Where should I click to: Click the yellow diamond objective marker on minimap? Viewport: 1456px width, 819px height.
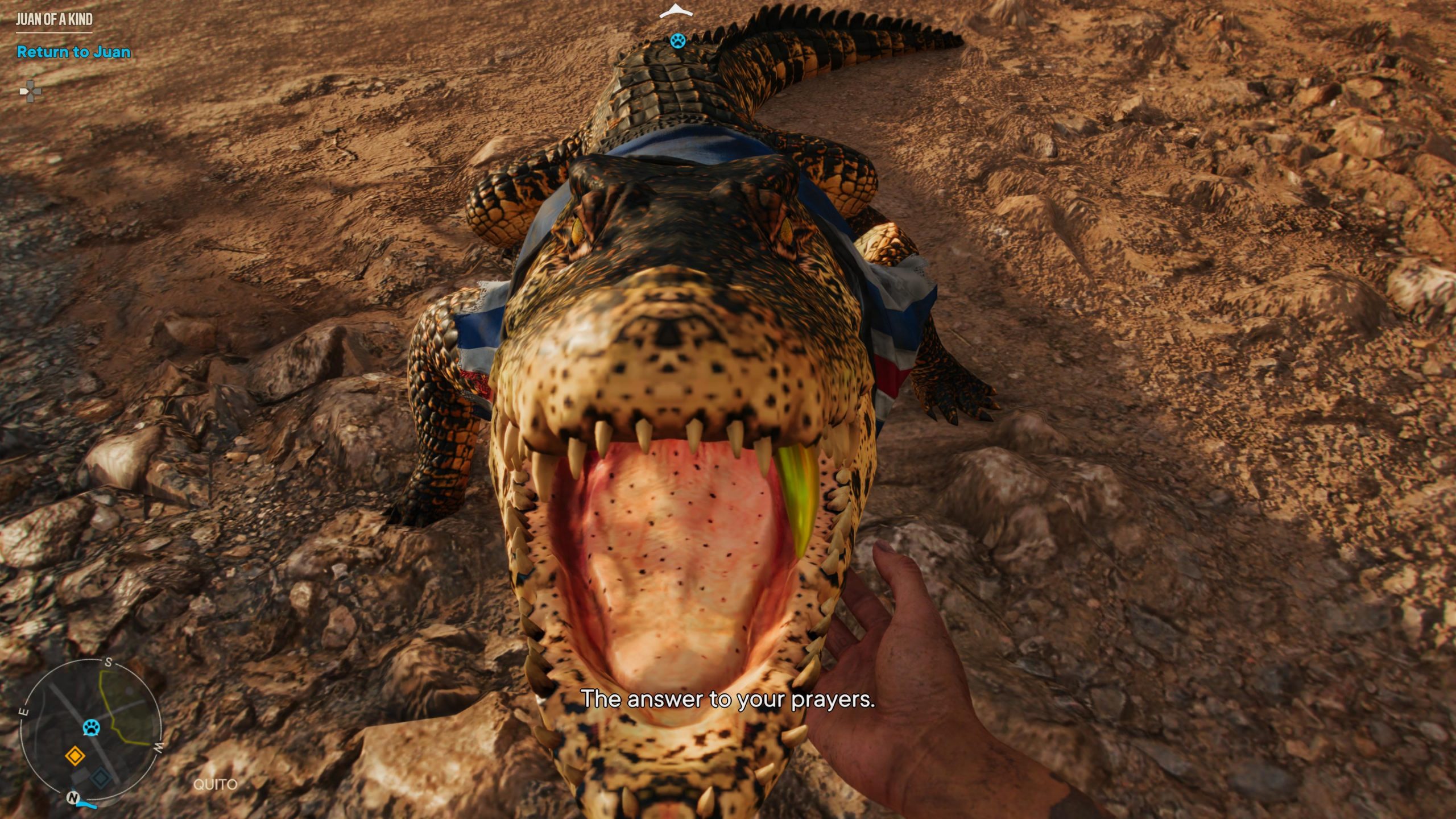[75, 756]
